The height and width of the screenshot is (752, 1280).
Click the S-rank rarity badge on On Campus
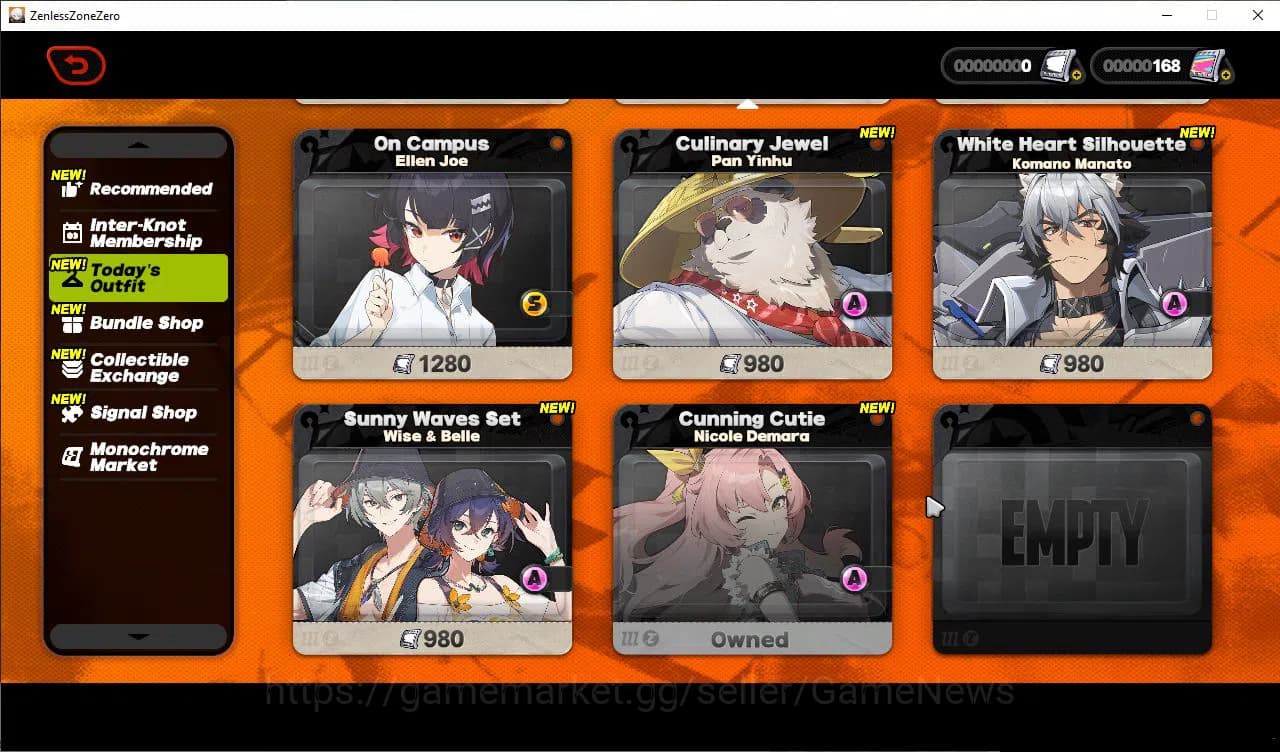(535, 301)
